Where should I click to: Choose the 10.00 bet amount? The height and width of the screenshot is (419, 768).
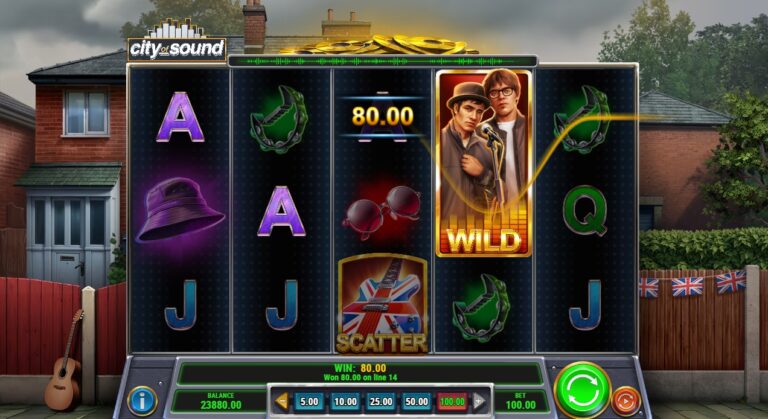click(x=346, y=401)
